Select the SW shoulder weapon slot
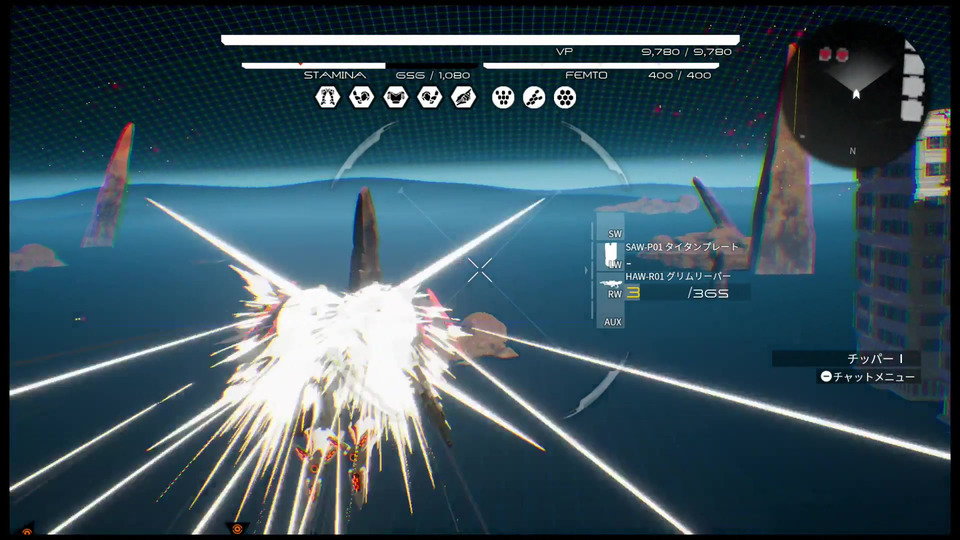The width and height of the screenshot is (960, 540). pyautogui.click(x=610, y=226)
